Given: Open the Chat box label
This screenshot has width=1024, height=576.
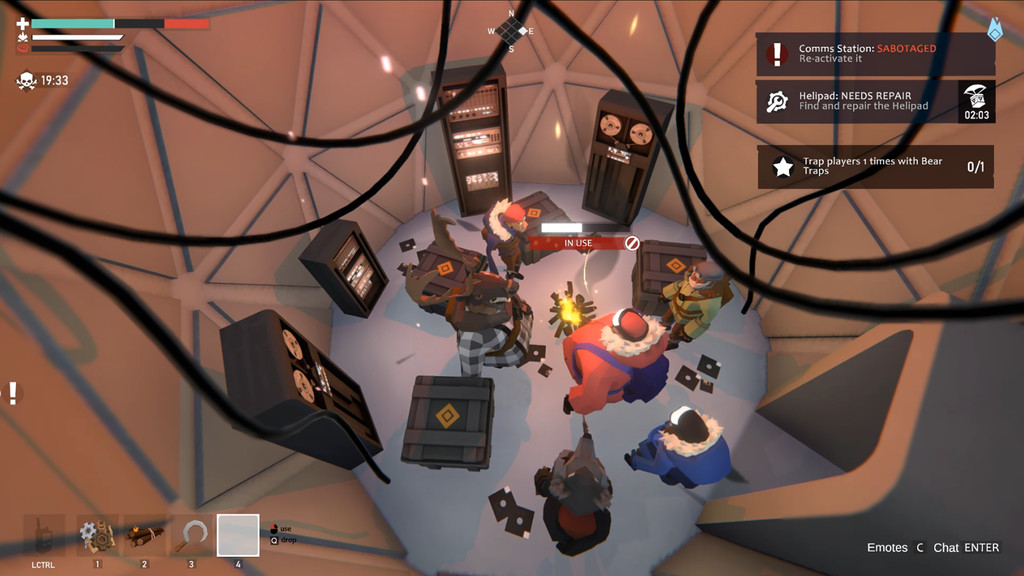Looking at the screenshot, I should coord(966,548).
